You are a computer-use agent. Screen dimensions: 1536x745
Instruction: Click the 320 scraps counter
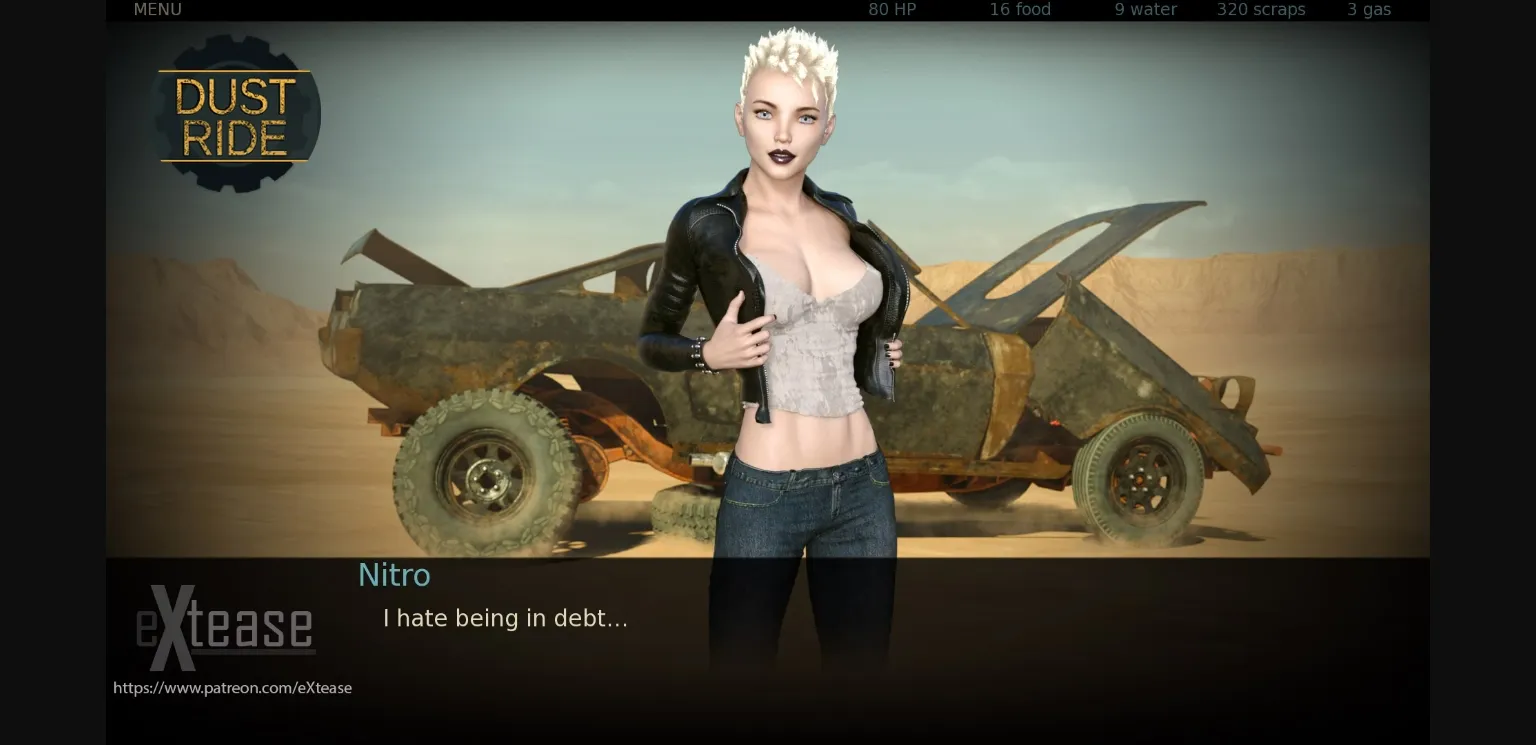(x=1260, y=10)
